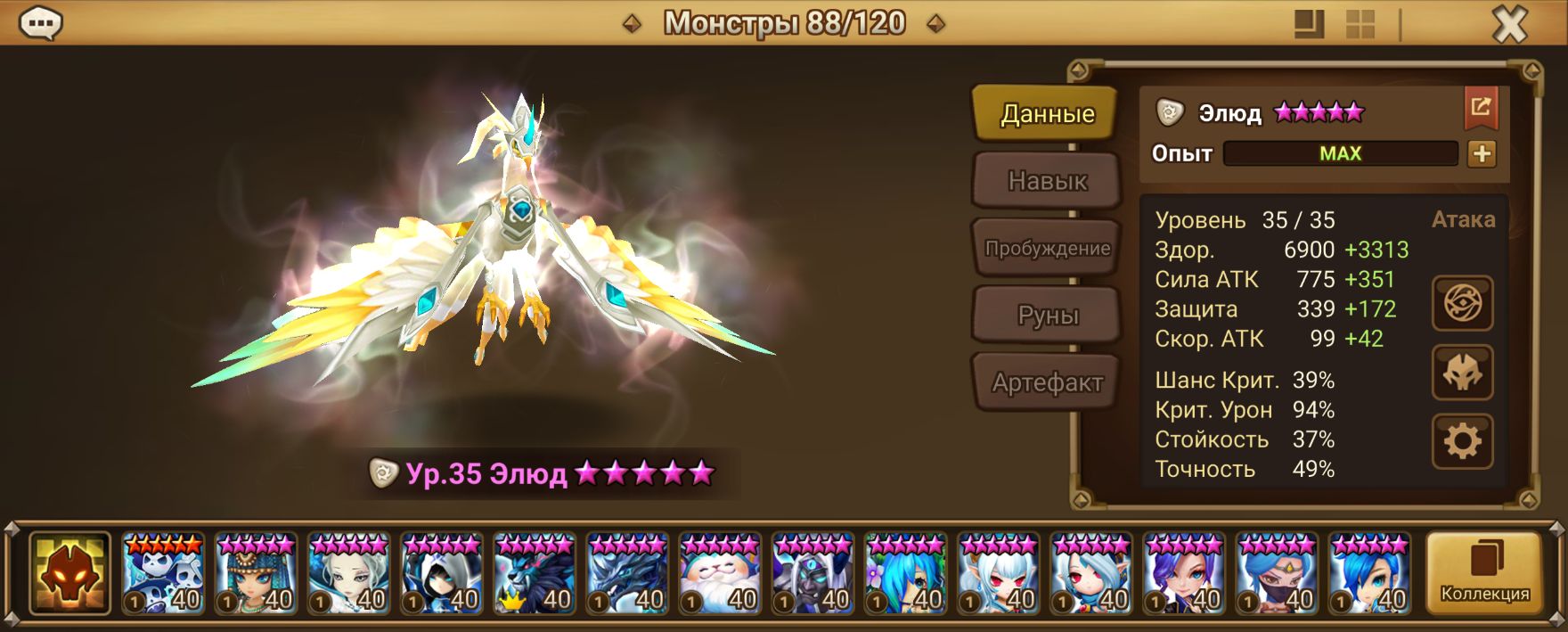Image resolution: width=1568 pixels, height=632 pixels.
Task: Close the monster screen with the X
Action: pyautogui.click(x=1509, y=25)
